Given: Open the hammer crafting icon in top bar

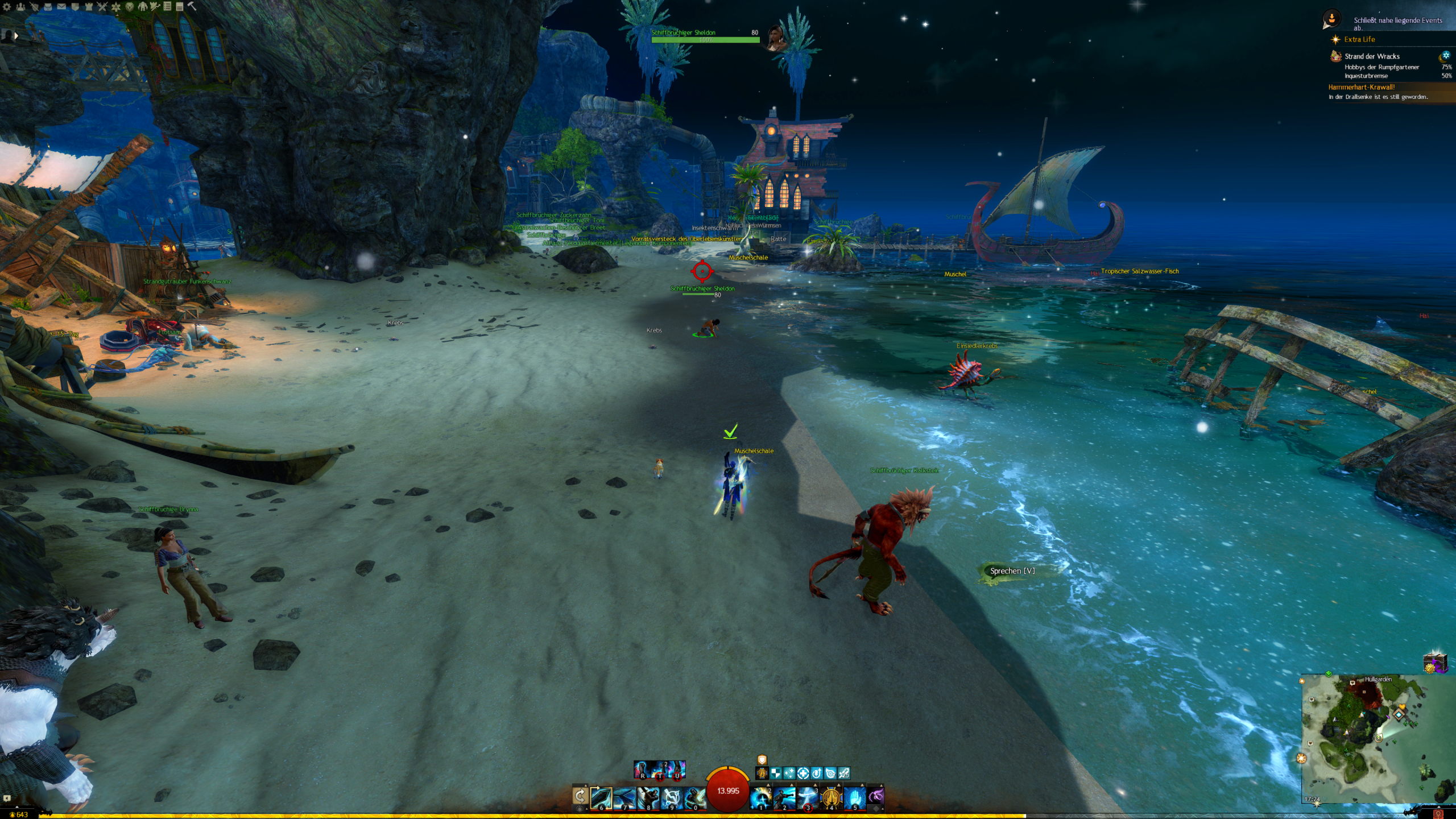Looking at the screenshot, I should [192, 7].
